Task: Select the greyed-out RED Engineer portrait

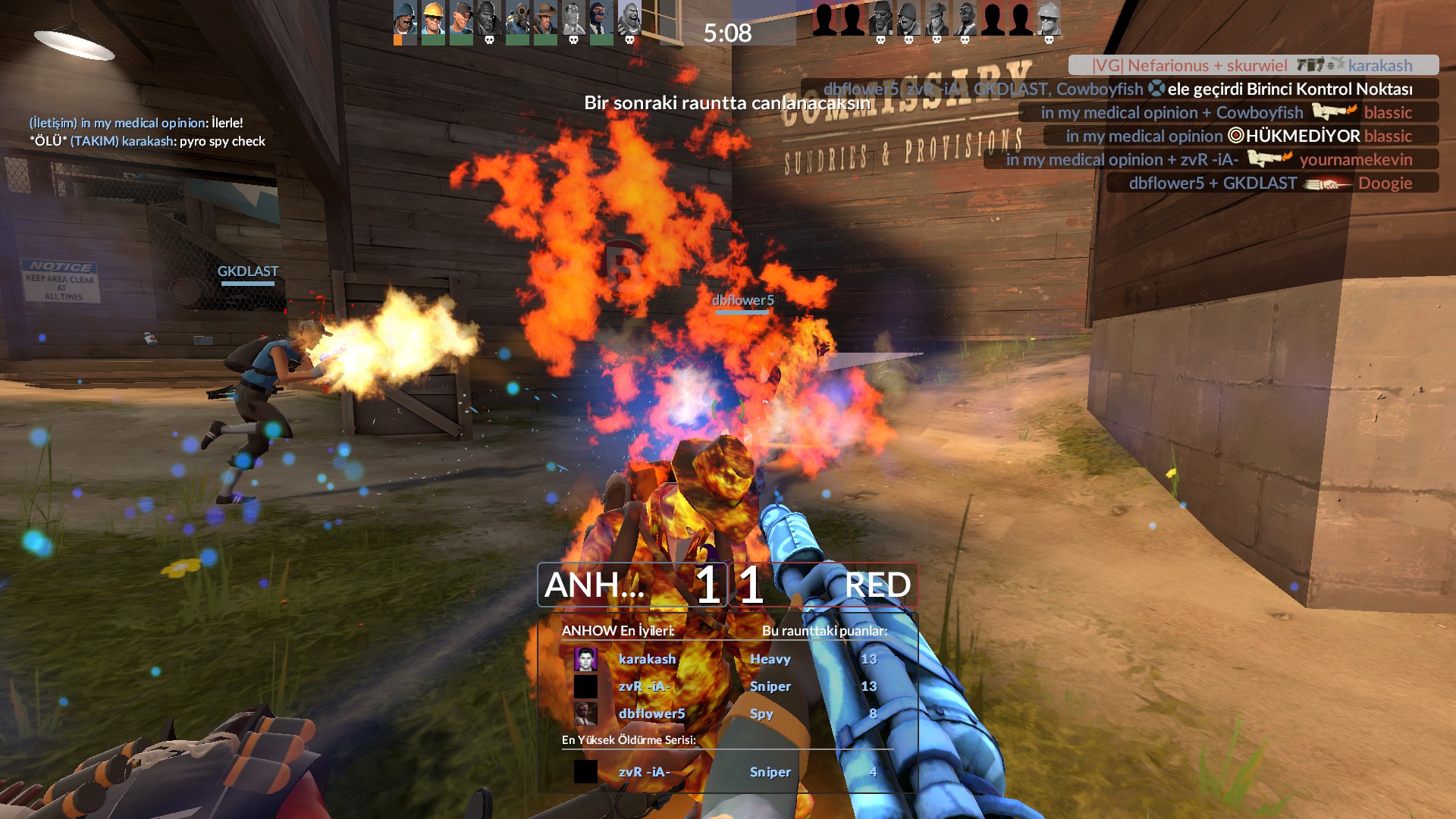Action: [x=1049, y=19]
